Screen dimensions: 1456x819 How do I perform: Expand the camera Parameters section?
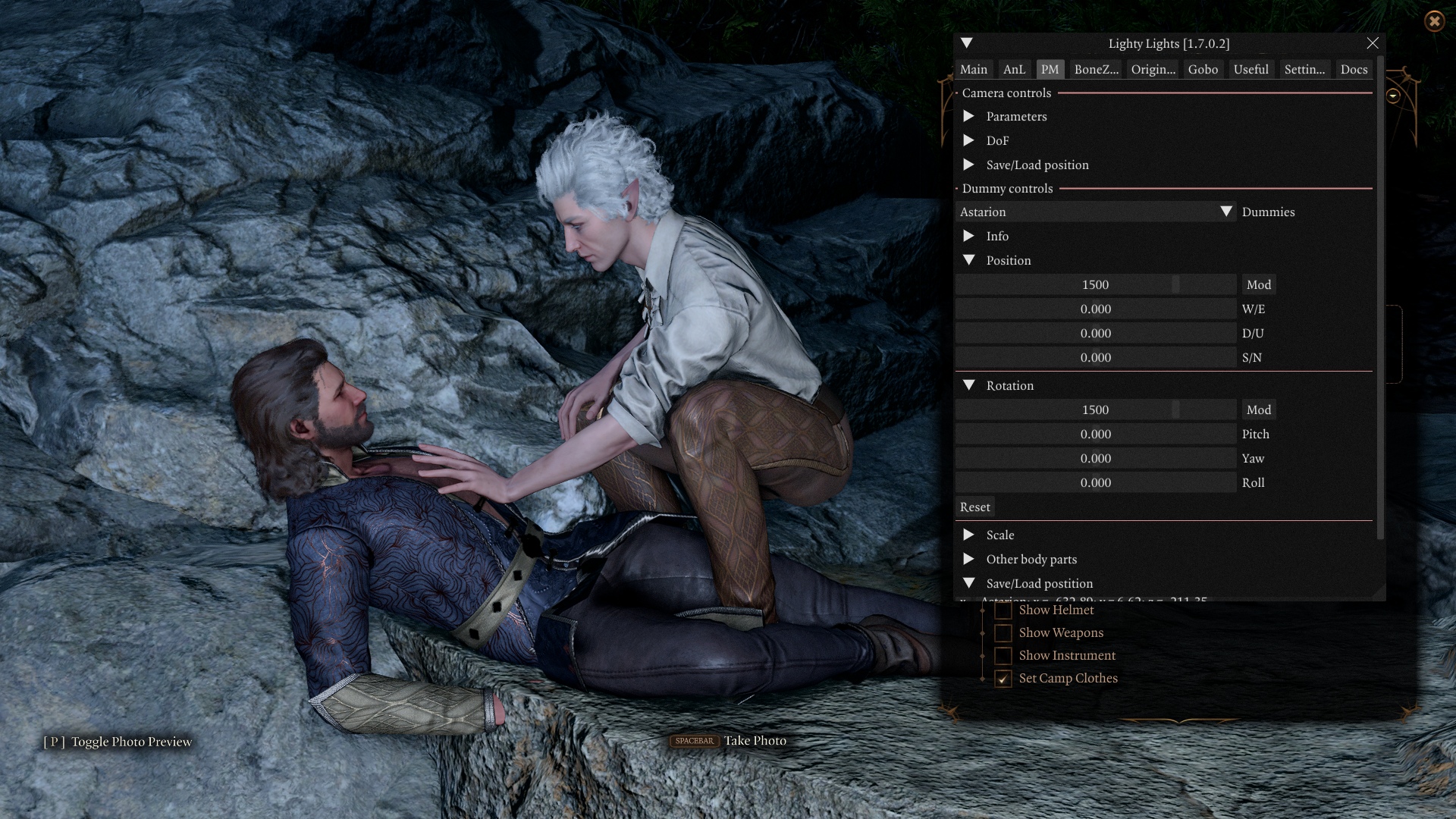(x=969, y=116)
